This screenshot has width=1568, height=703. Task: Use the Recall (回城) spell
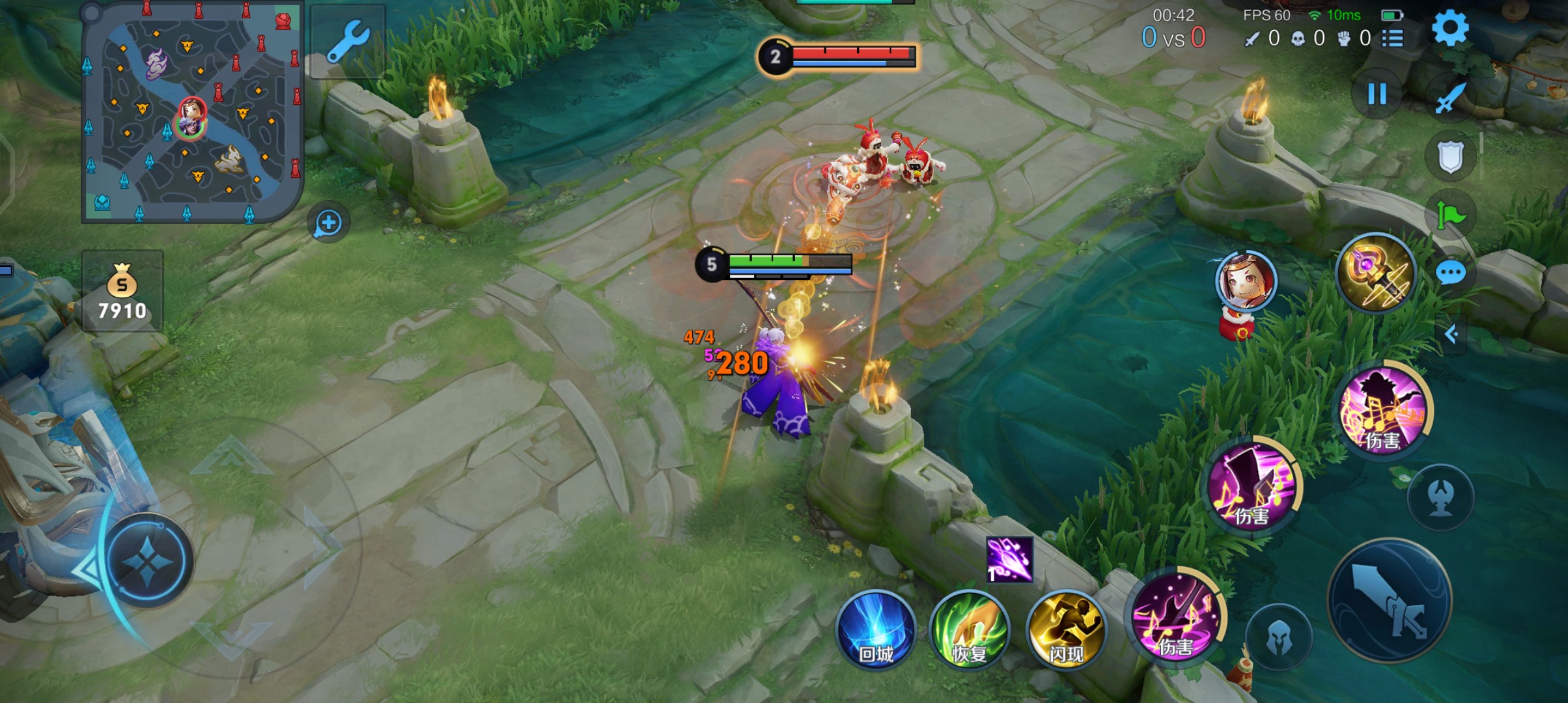coord(876,630)
